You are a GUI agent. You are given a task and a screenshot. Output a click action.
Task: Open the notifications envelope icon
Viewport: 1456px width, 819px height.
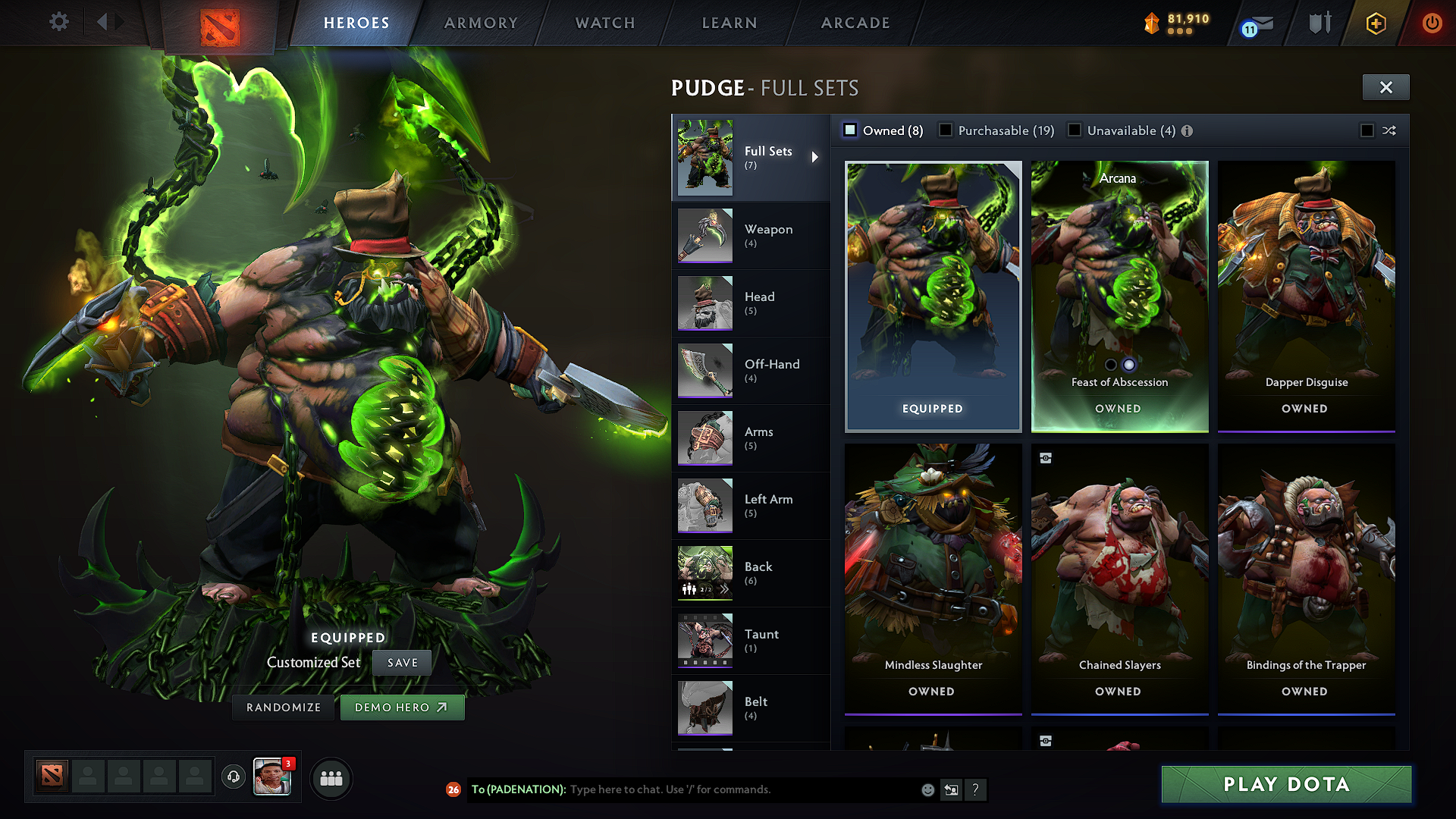point(1259,23)
